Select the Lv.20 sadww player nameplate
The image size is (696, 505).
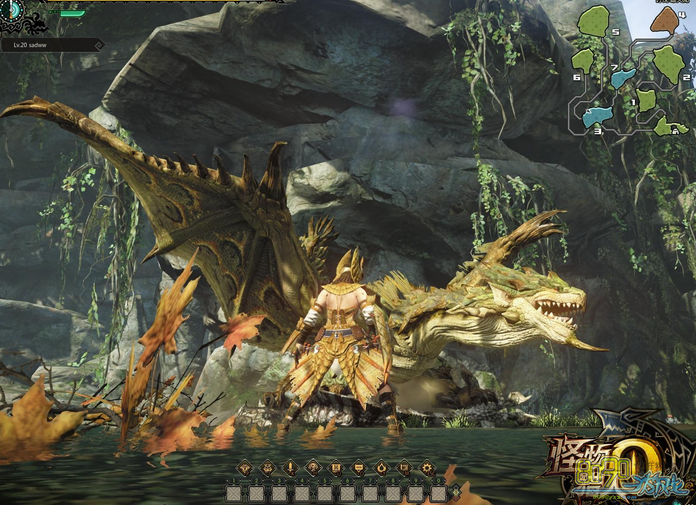(50, 45)
